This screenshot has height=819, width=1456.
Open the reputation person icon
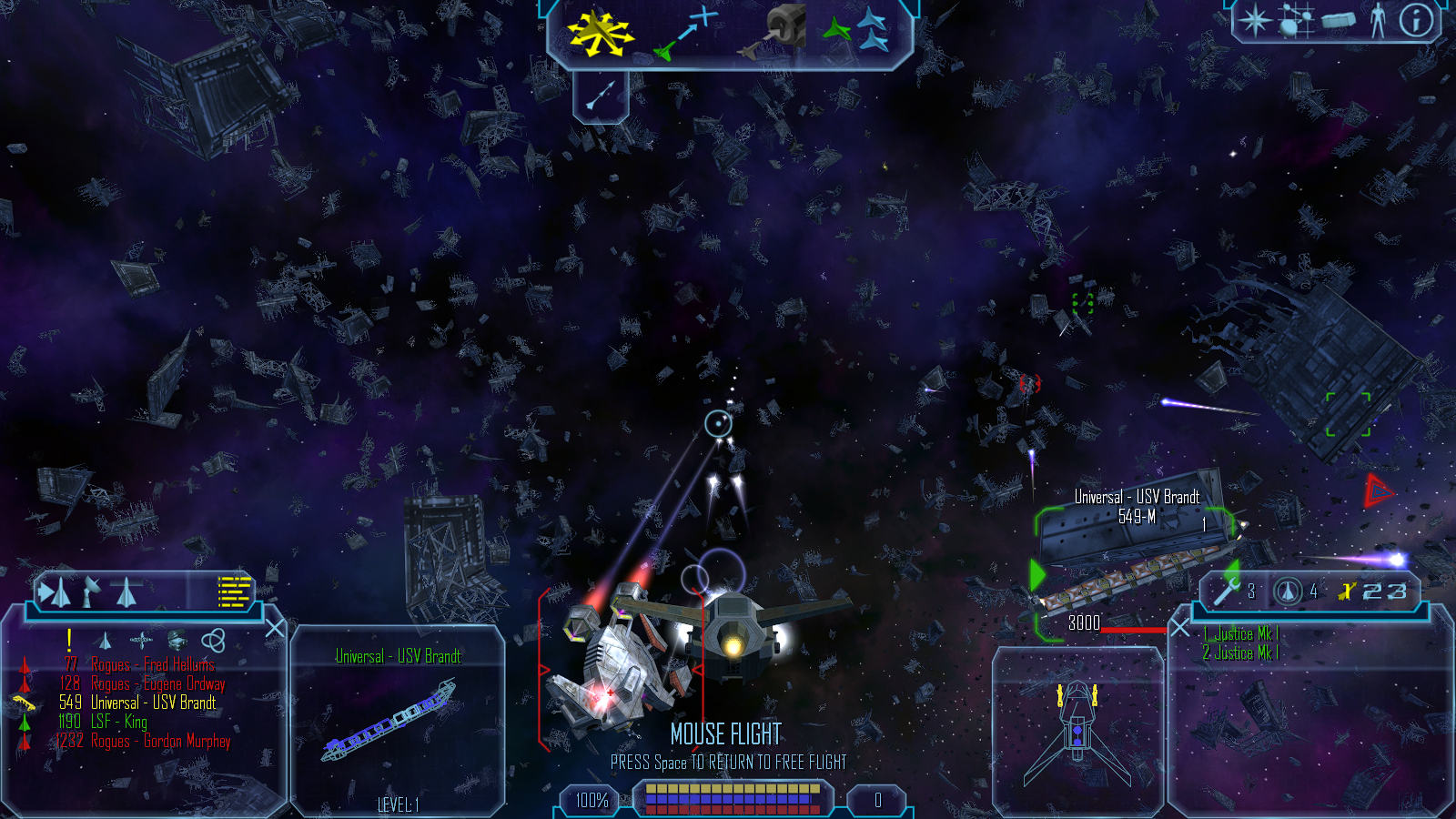(1378, 20)
